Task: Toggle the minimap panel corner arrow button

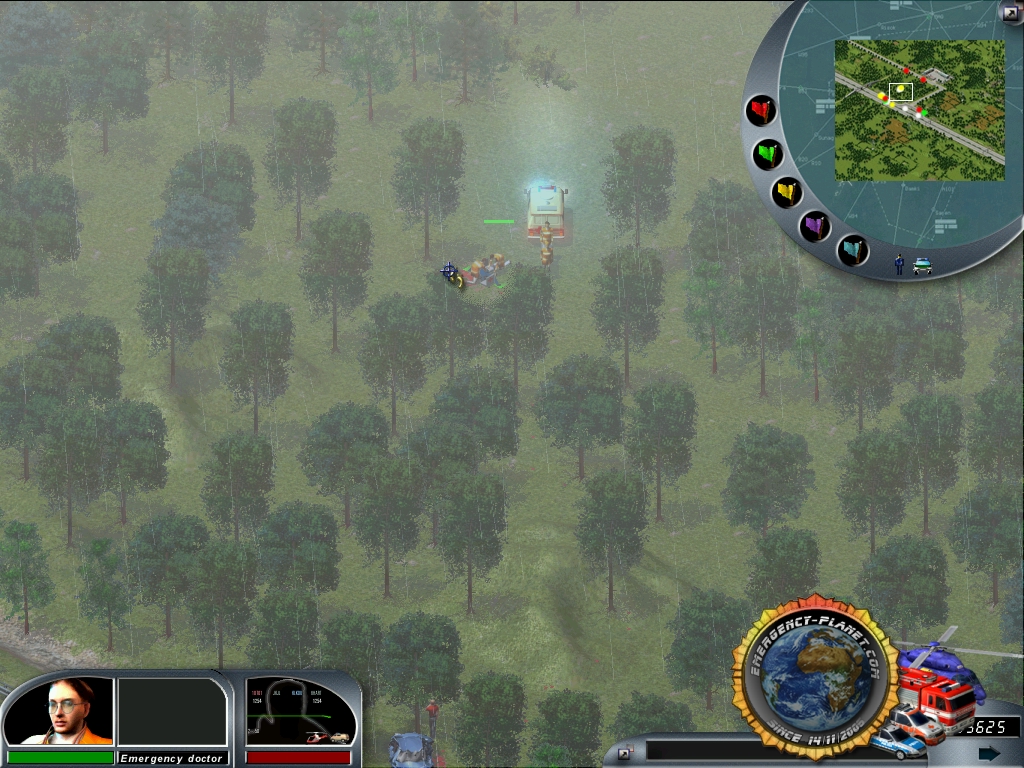Action: (x=1009, y=12)
